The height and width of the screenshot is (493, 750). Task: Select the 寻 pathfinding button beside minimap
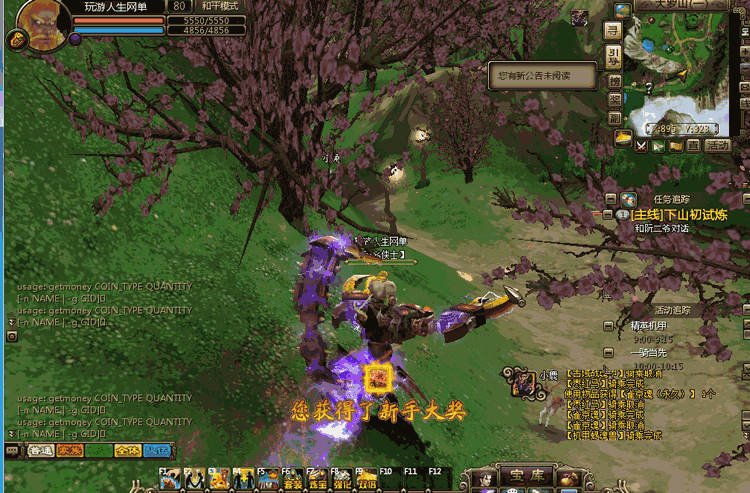coord(613,30)
